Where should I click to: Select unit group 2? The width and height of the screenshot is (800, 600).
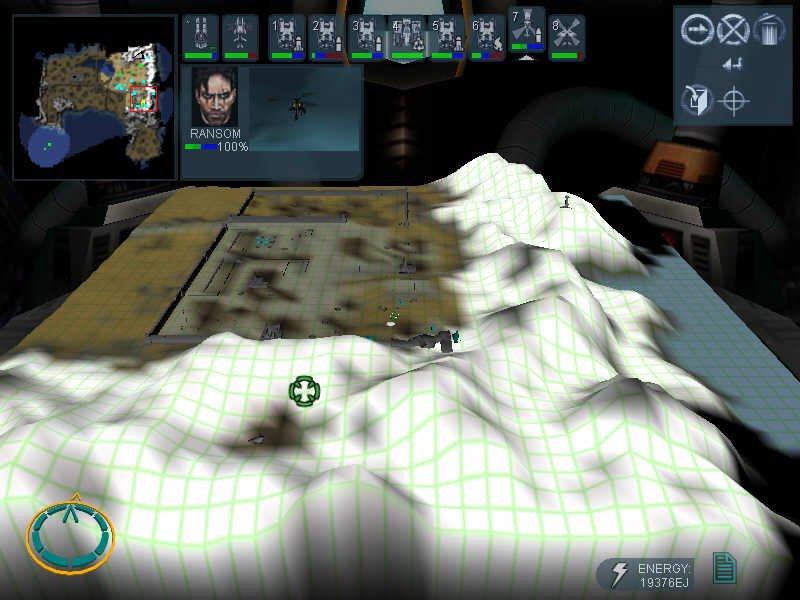[x=326, y=38]
